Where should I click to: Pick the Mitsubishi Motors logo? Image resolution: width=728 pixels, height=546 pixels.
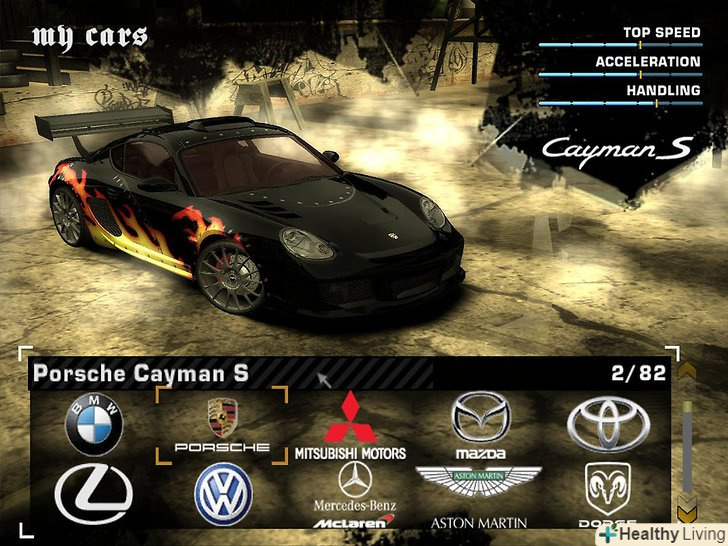tap(350, 424)
